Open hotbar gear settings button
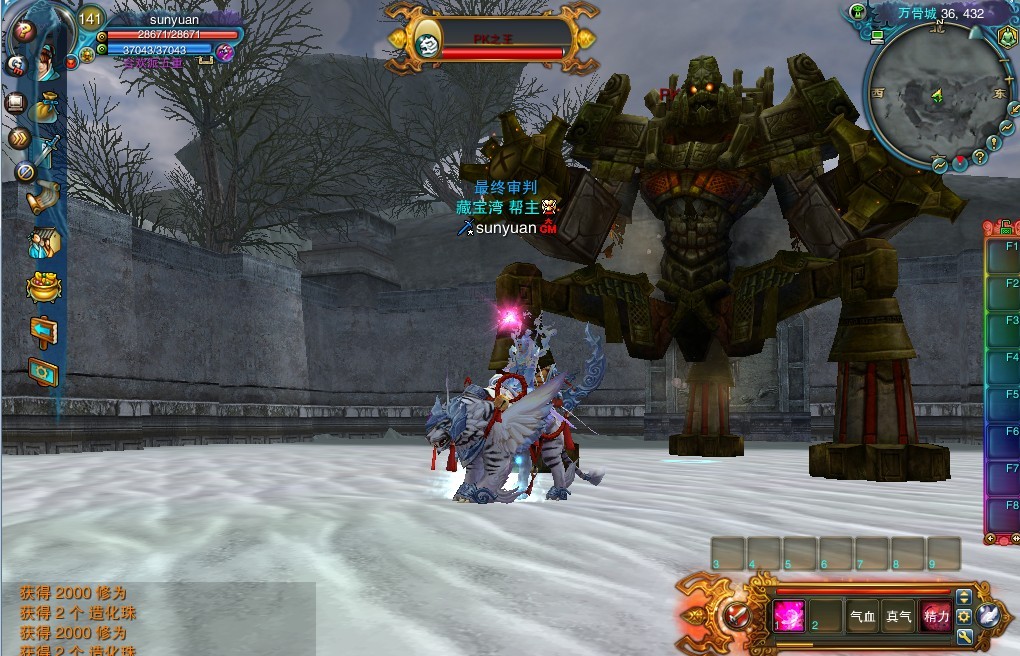The image size is (1020, 656). pyautogui.click(x=964, y=616)
